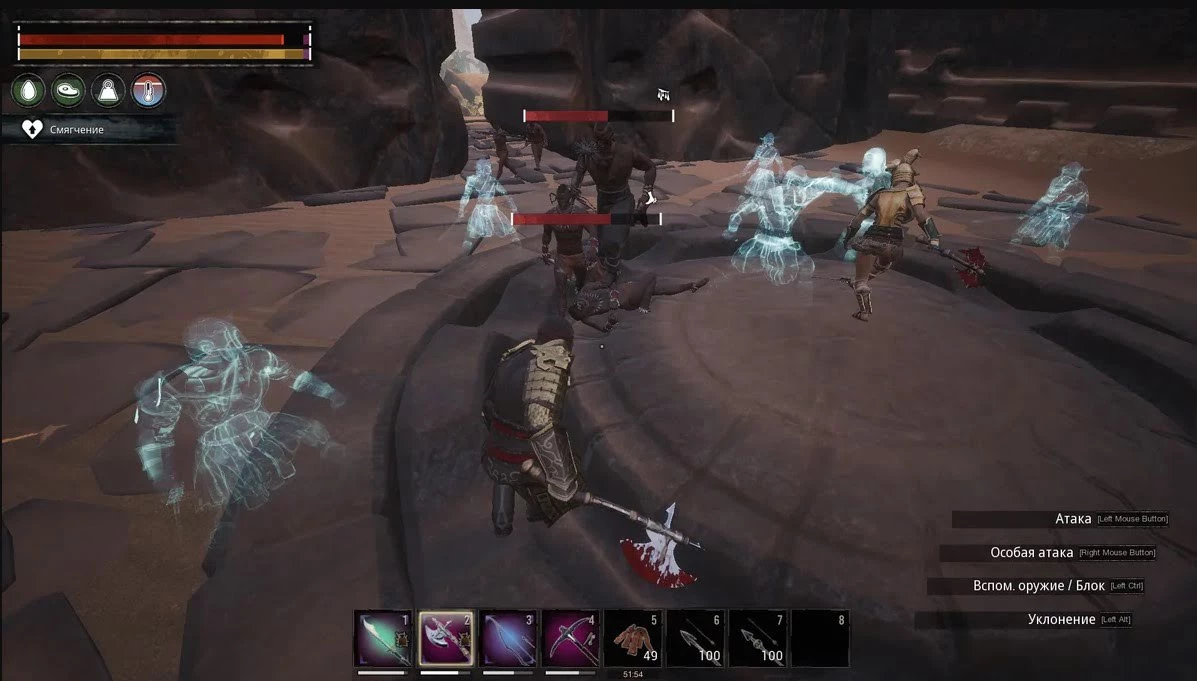Viewport: 1197px width, 681px height.
Task: Click the hunger meat status icon
Action: [x=68, y=91]
